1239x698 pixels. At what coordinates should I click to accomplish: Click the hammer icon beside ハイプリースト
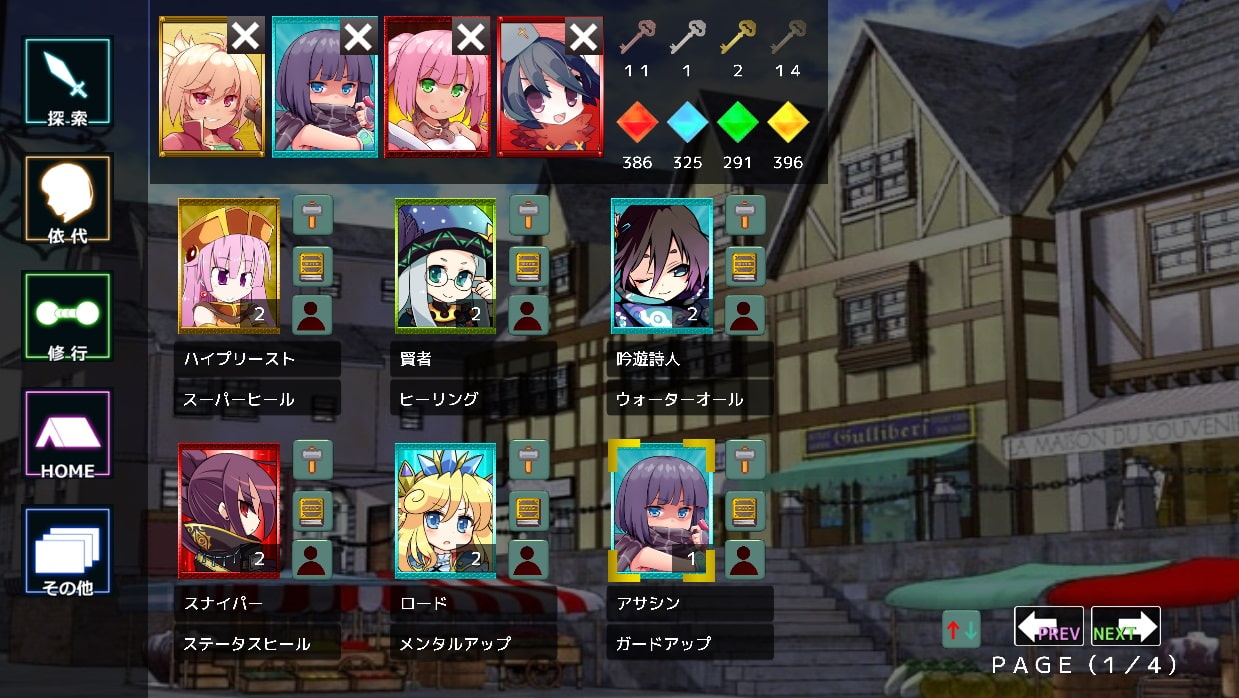pos(312,215)
